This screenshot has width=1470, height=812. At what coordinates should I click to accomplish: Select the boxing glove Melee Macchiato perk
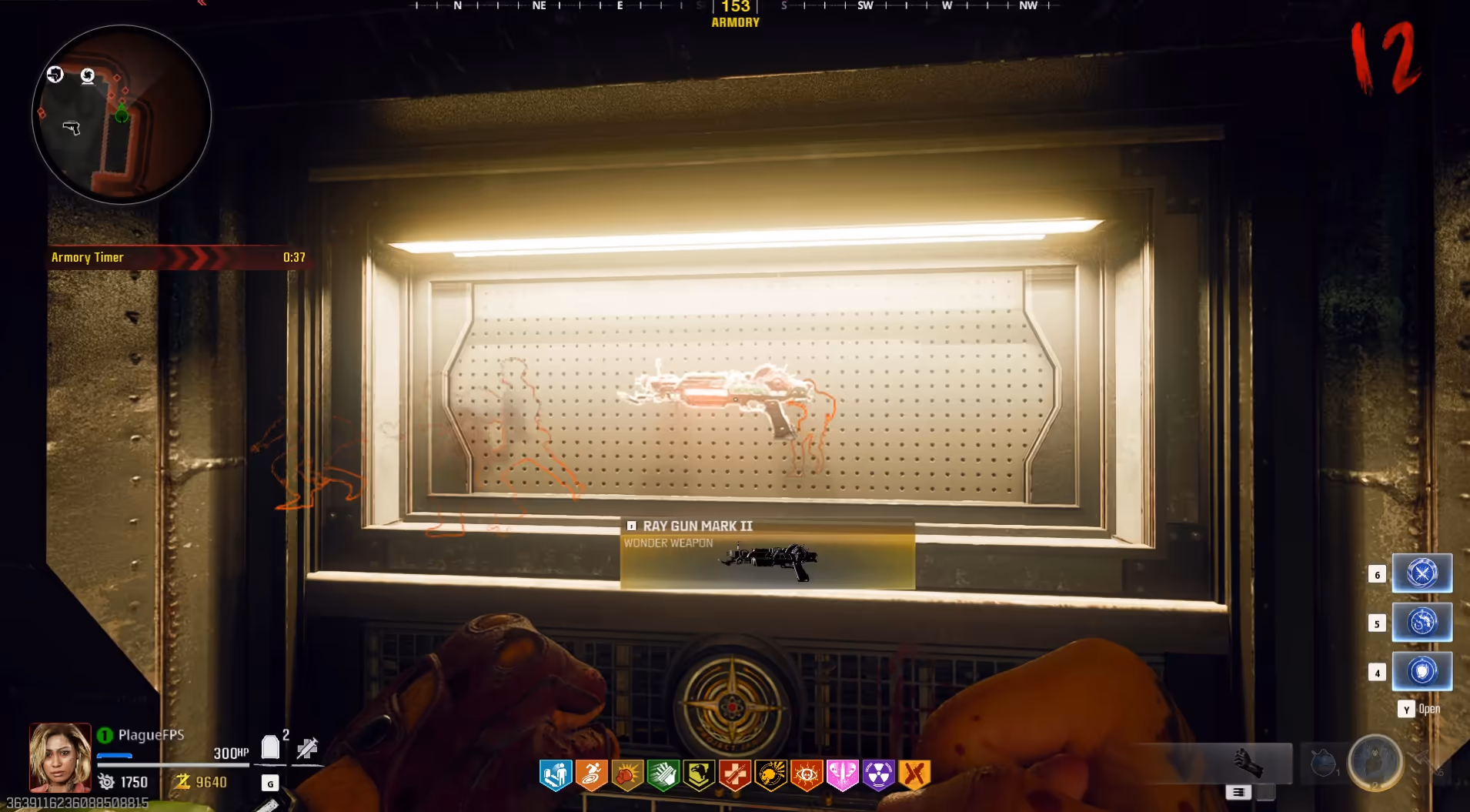[x=627, y=775]
